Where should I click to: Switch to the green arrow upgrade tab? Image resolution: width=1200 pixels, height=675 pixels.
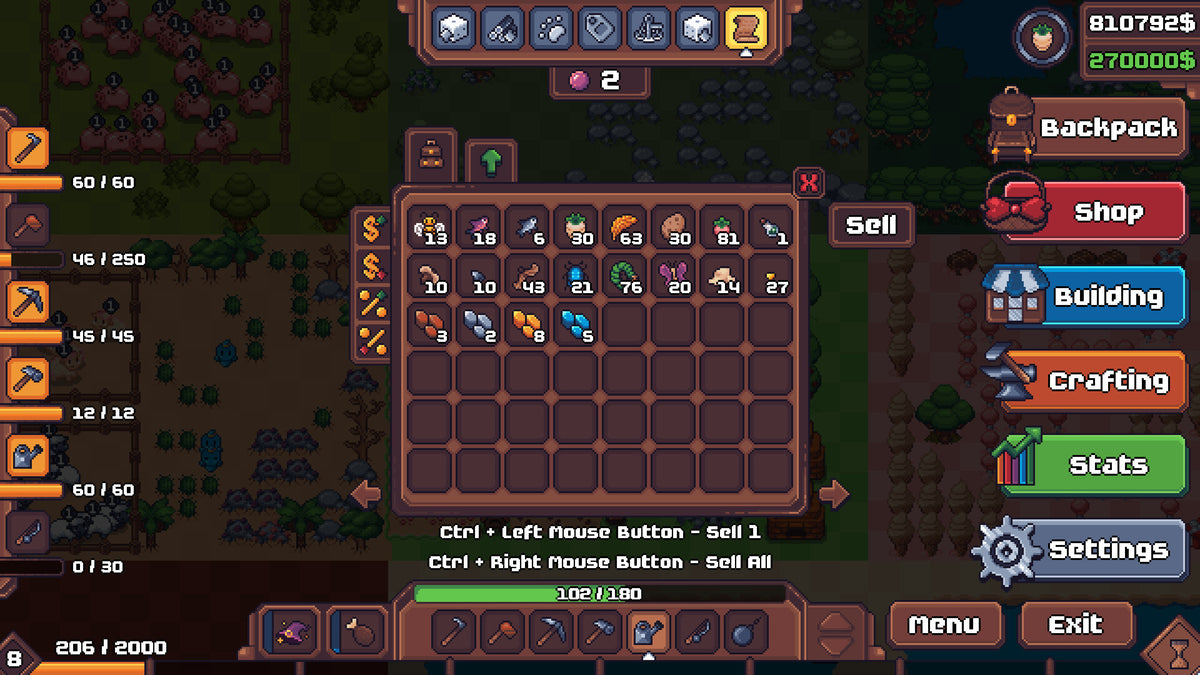491,162
